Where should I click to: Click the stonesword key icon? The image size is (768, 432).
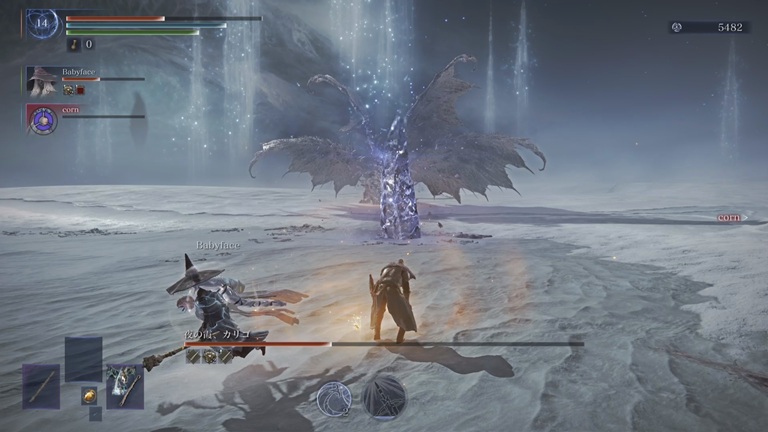[x=74, y=44]
